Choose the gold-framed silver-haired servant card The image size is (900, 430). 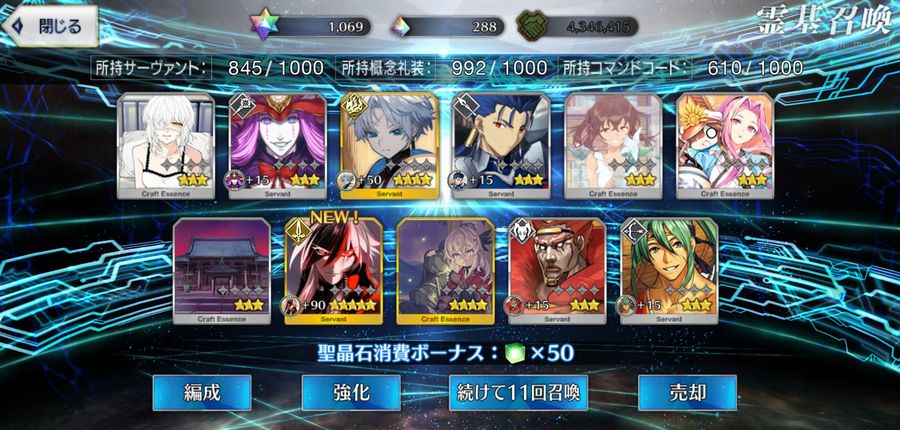click(x=388, y=145)
